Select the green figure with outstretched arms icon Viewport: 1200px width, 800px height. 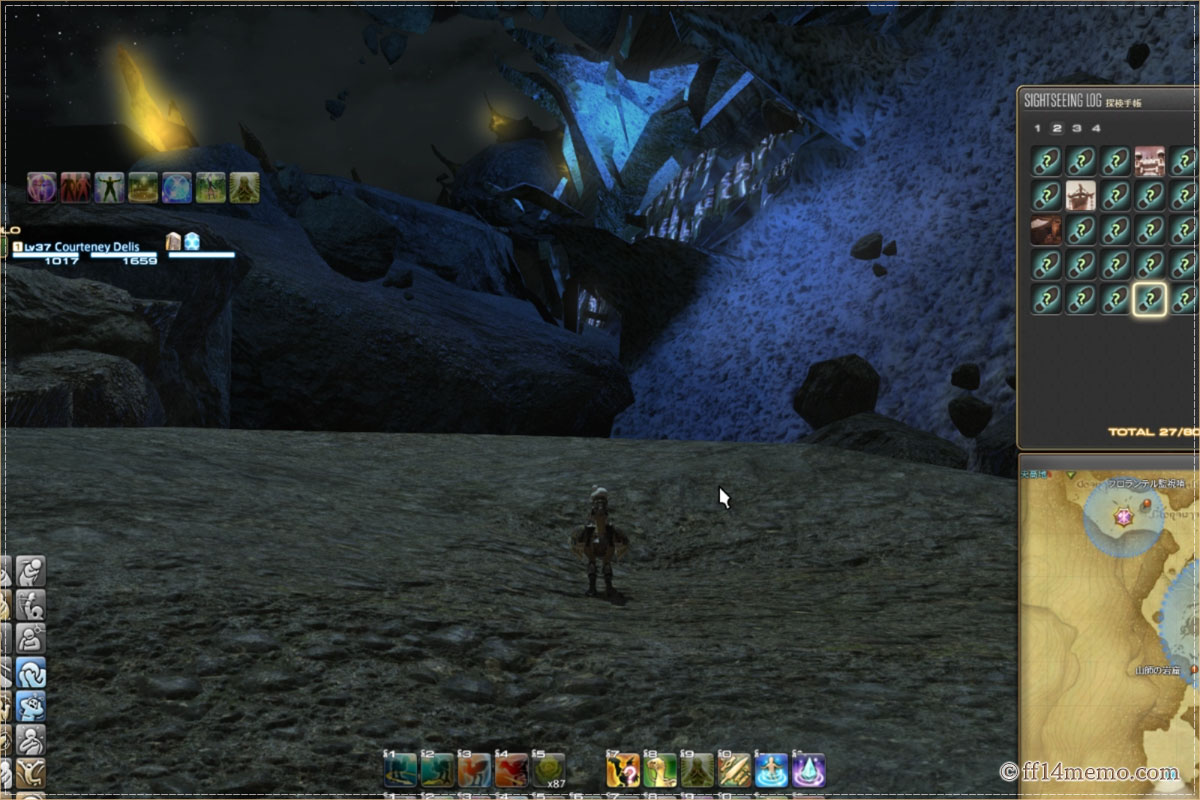(110, 187)
